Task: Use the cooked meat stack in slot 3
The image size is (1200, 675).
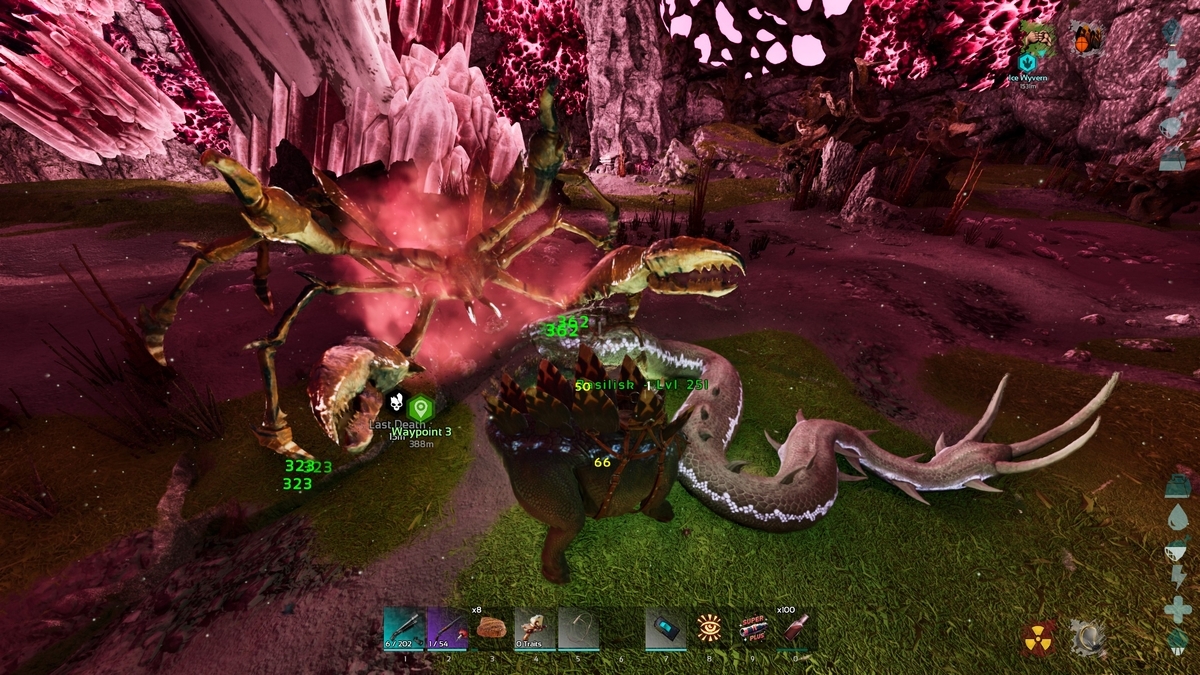Action: tap(491, 629)
